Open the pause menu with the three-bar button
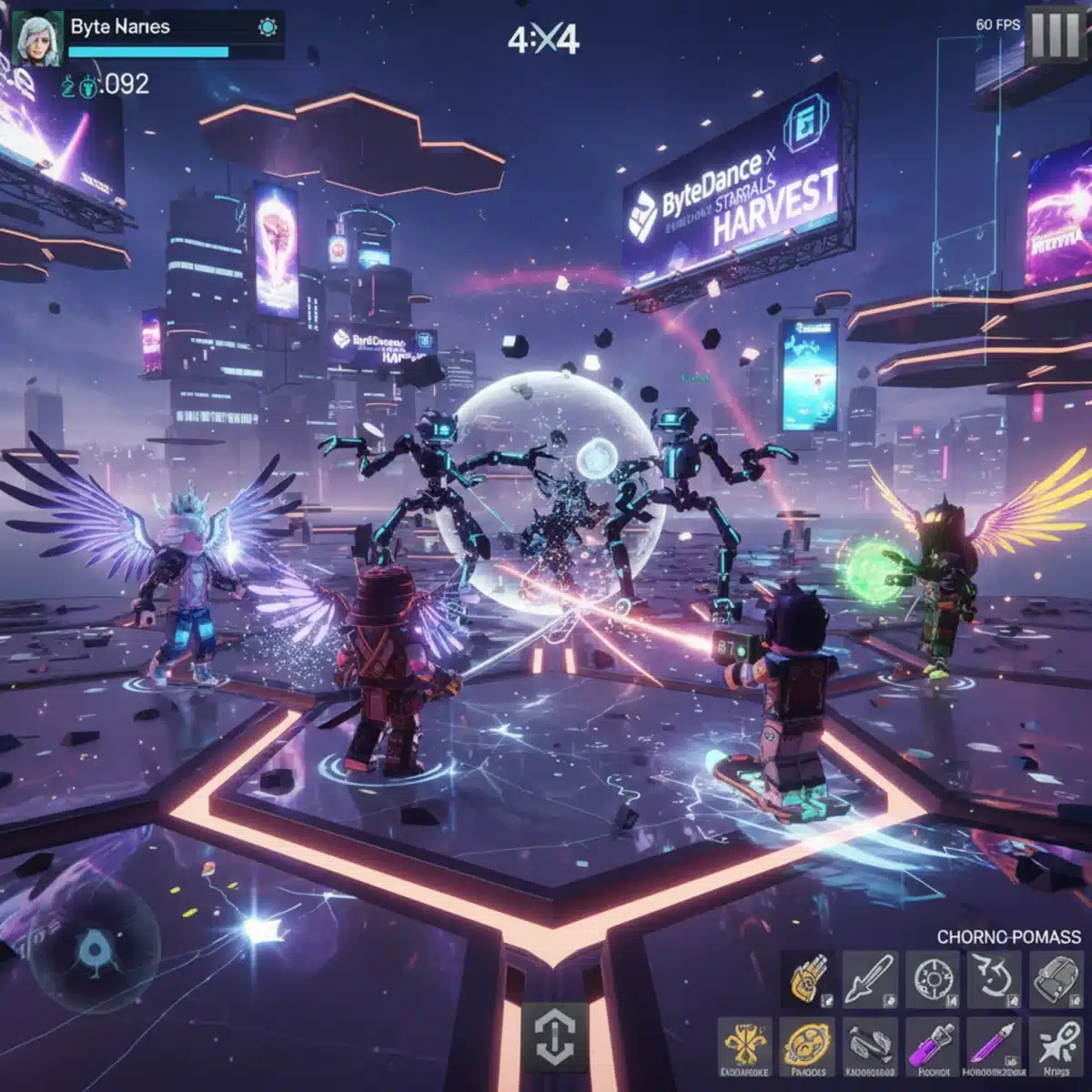Viewport: 1092px width, 1092px height. 1054,36
